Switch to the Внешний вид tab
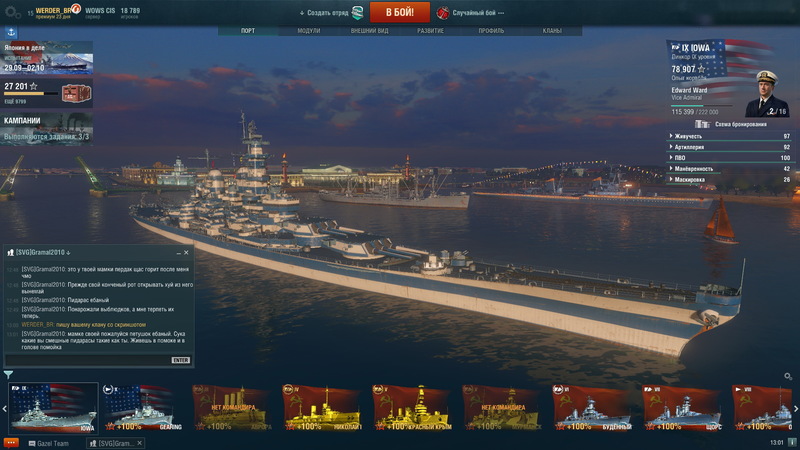 pyautogui.click(x=370, y=31)
